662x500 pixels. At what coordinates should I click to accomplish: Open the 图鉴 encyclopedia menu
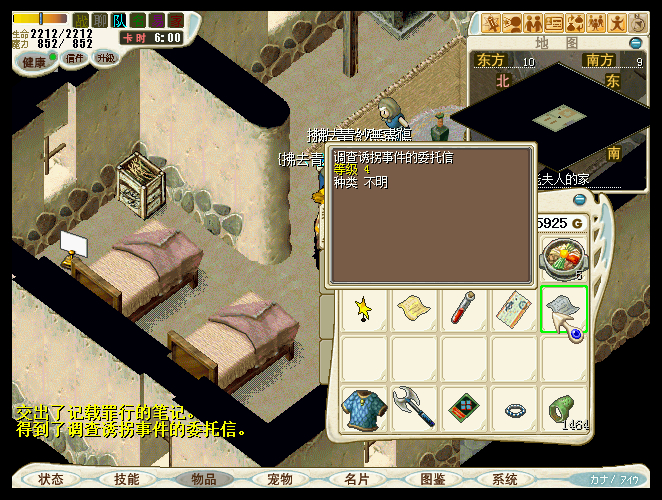[x=433, y=479]
